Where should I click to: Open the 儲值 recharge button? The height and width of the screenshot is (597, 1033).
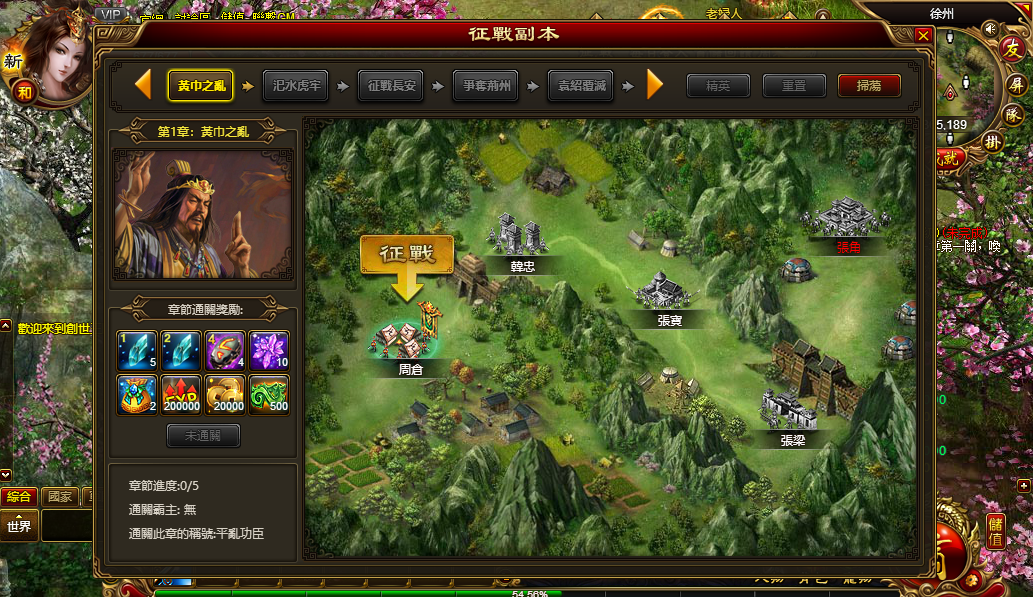pos(995,530)
